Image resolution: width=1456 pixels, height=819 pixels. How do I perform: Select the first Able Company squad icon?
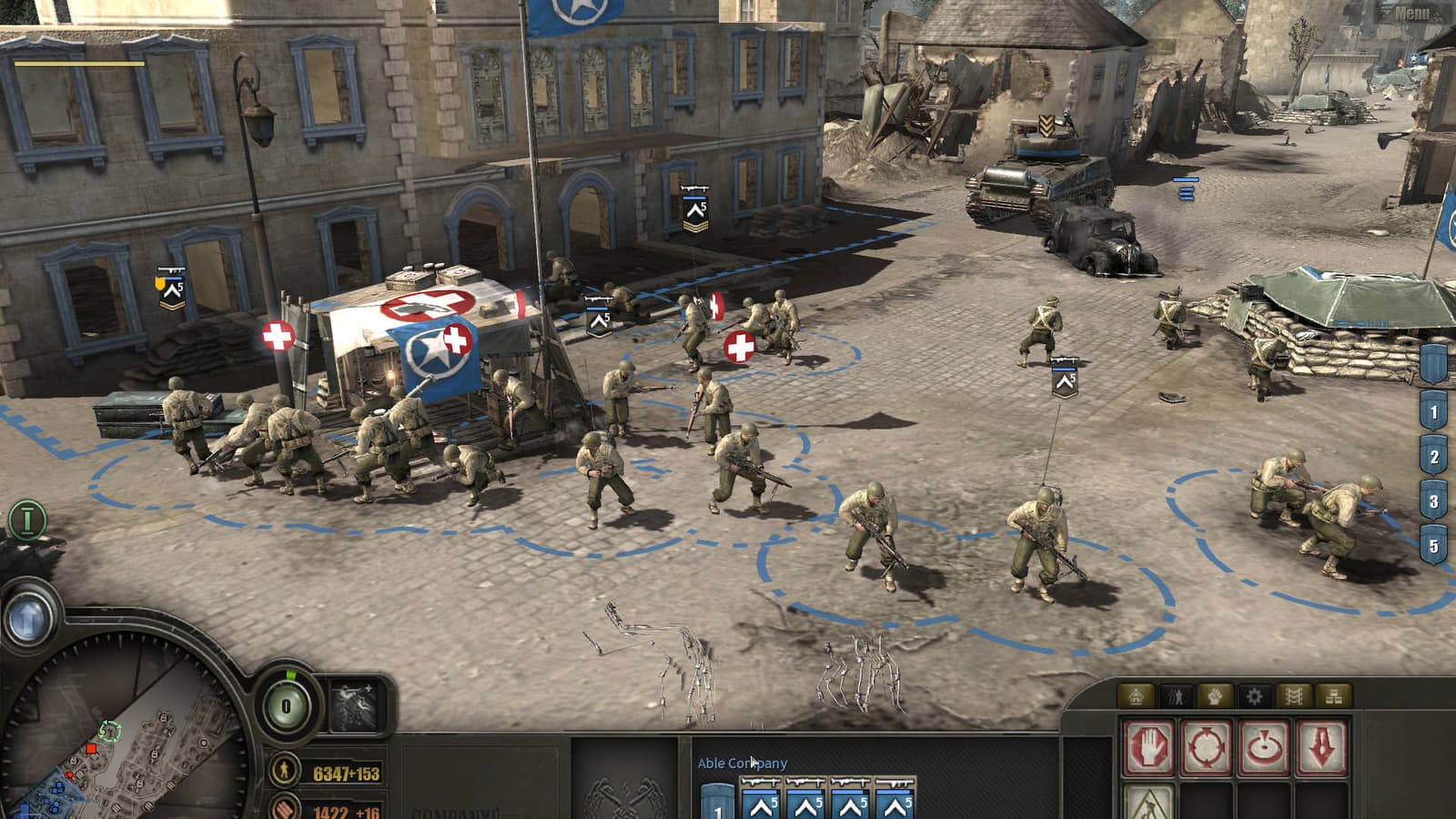point(763,799)
